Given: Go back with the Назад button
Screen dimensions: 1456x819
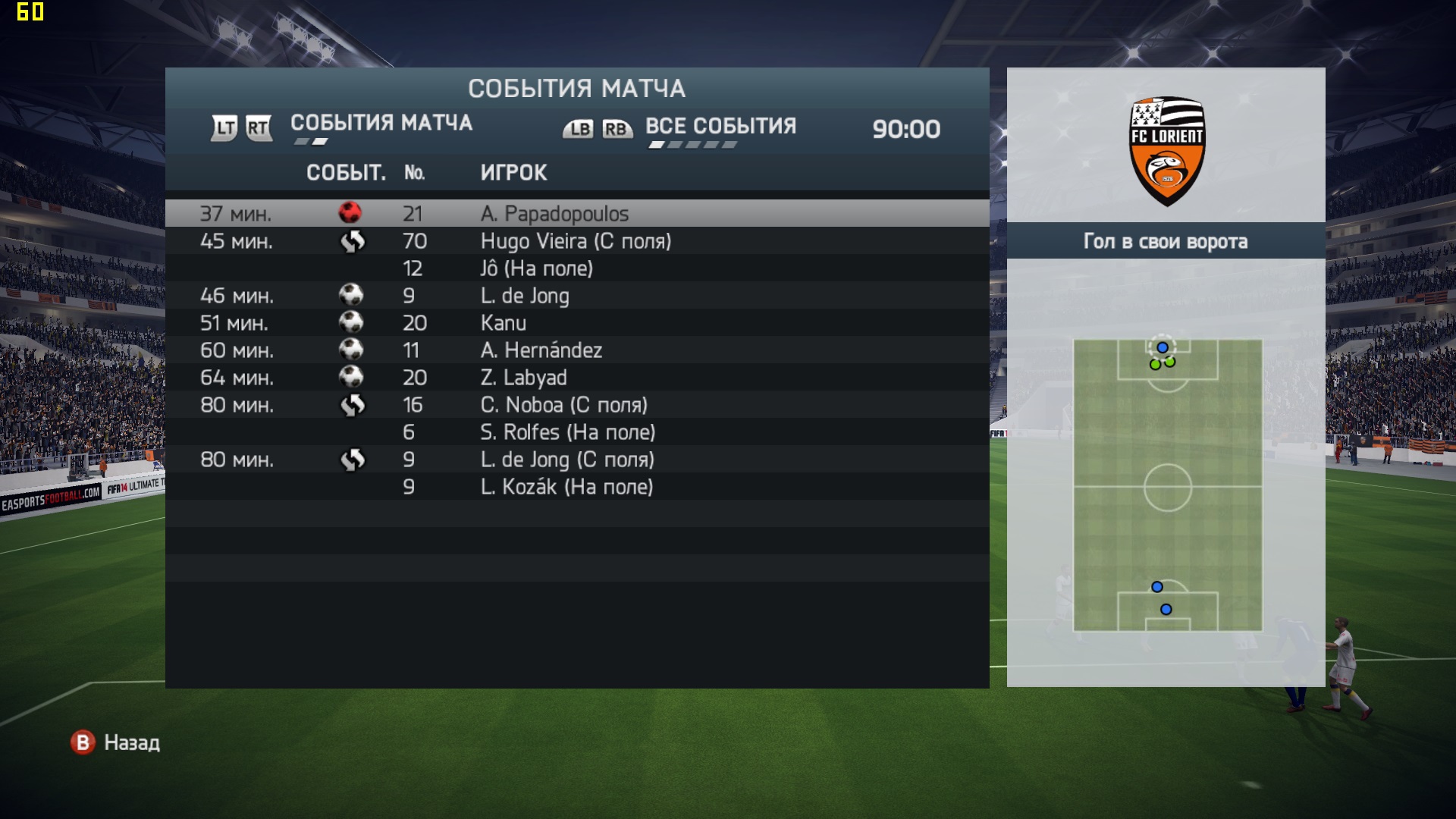Looking at the screenshot, I should pos(115,742).
